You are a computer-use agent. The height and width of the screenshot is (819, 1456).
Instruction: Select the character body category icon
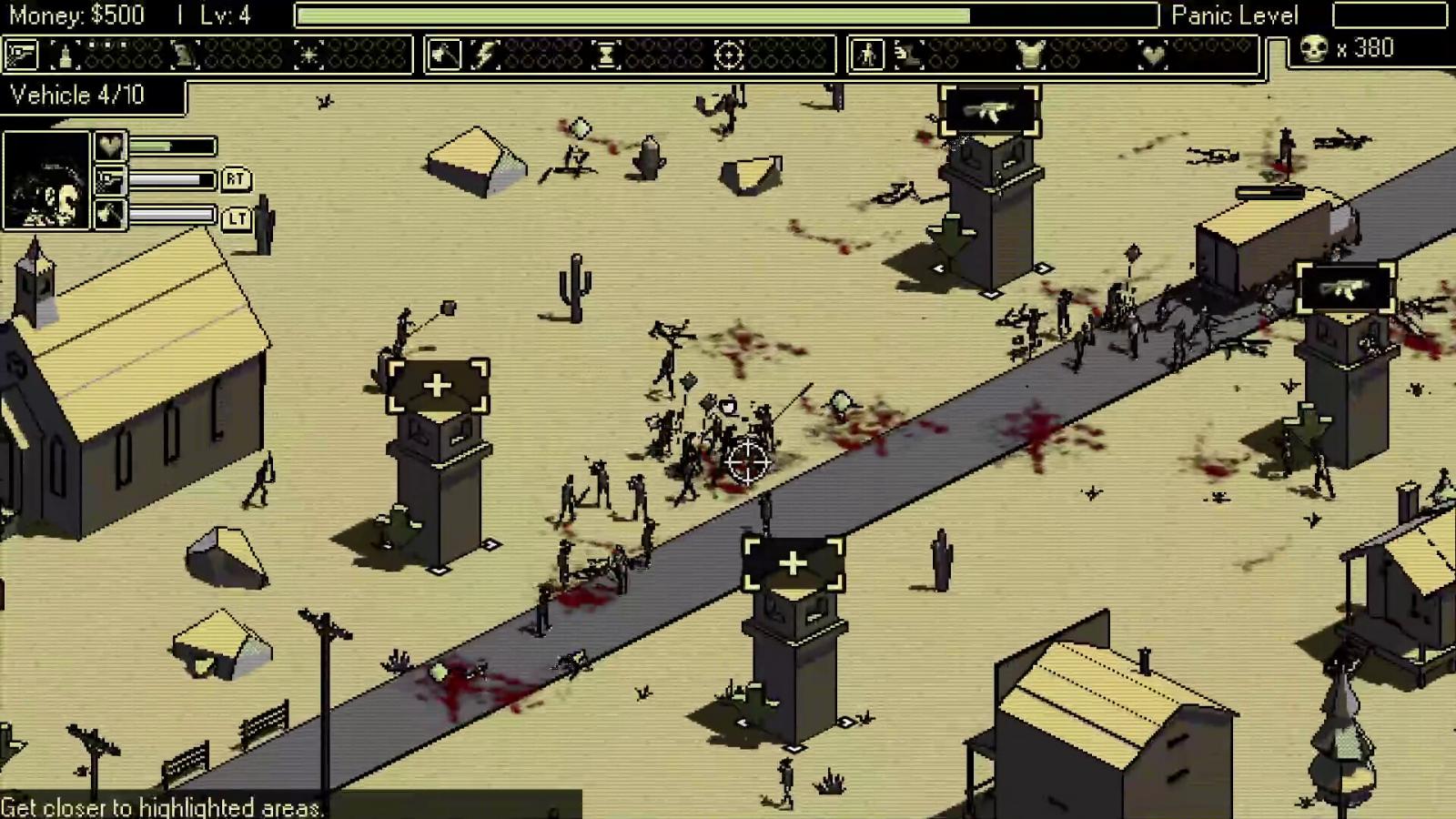coord(866,55)
